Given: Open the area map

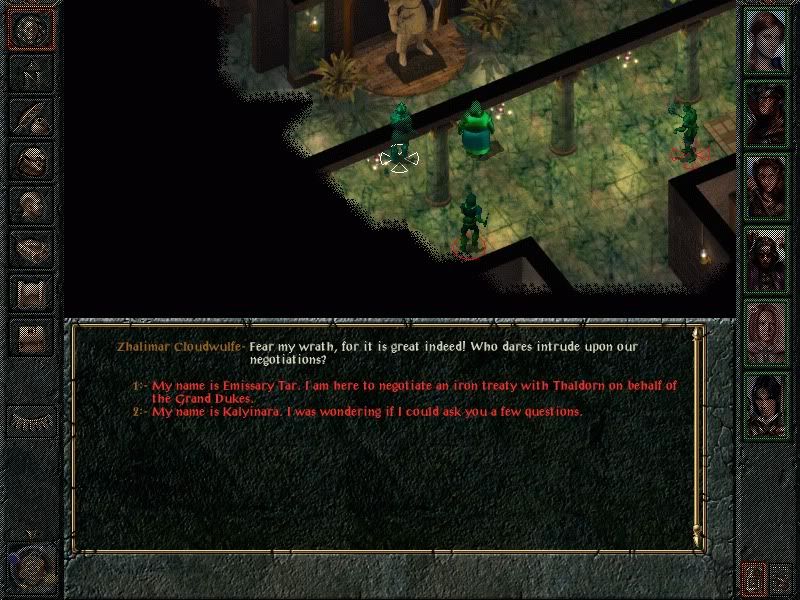Looking at the screenshot, I should tap(30, 73).
